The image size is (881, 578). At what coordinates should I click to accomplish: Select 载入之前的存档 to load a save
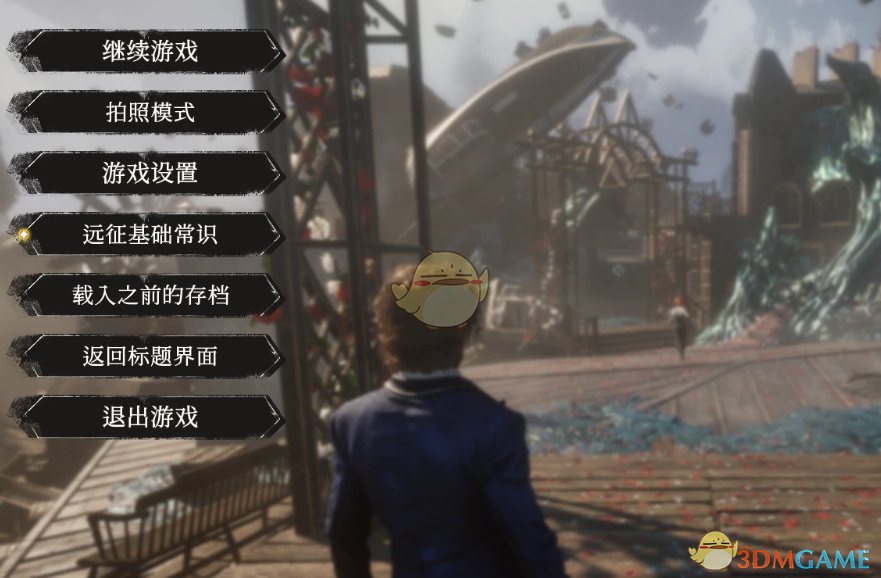point(150,295)
